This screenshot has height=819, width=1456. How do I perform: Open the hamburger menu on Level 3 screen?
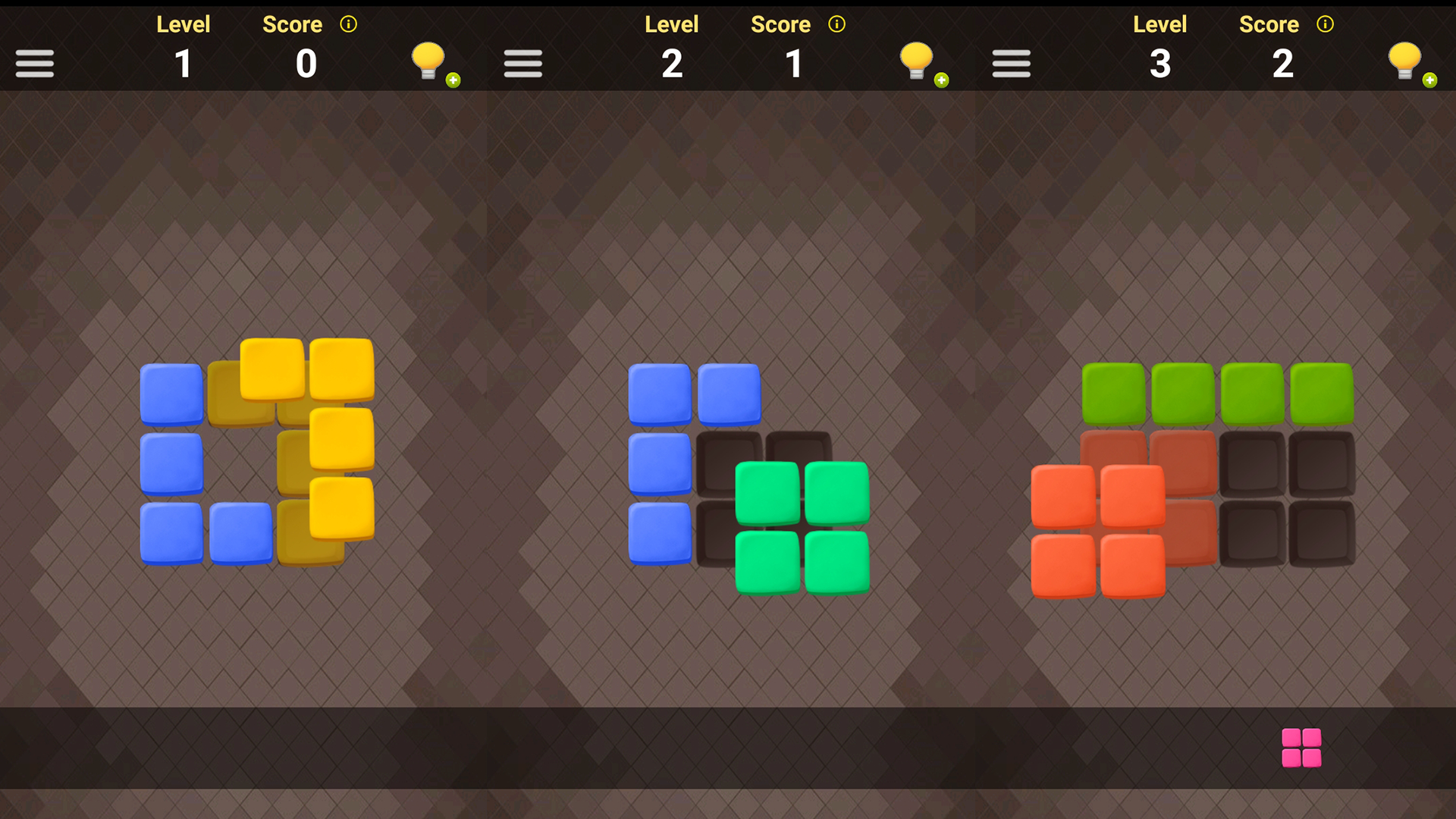tap(1011, 63)
